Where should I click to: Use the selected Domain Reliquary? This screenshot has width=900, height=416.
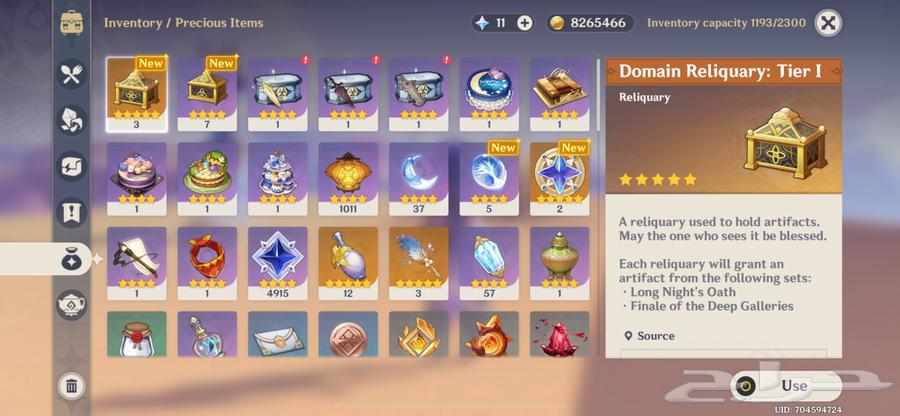coord(784,386)
